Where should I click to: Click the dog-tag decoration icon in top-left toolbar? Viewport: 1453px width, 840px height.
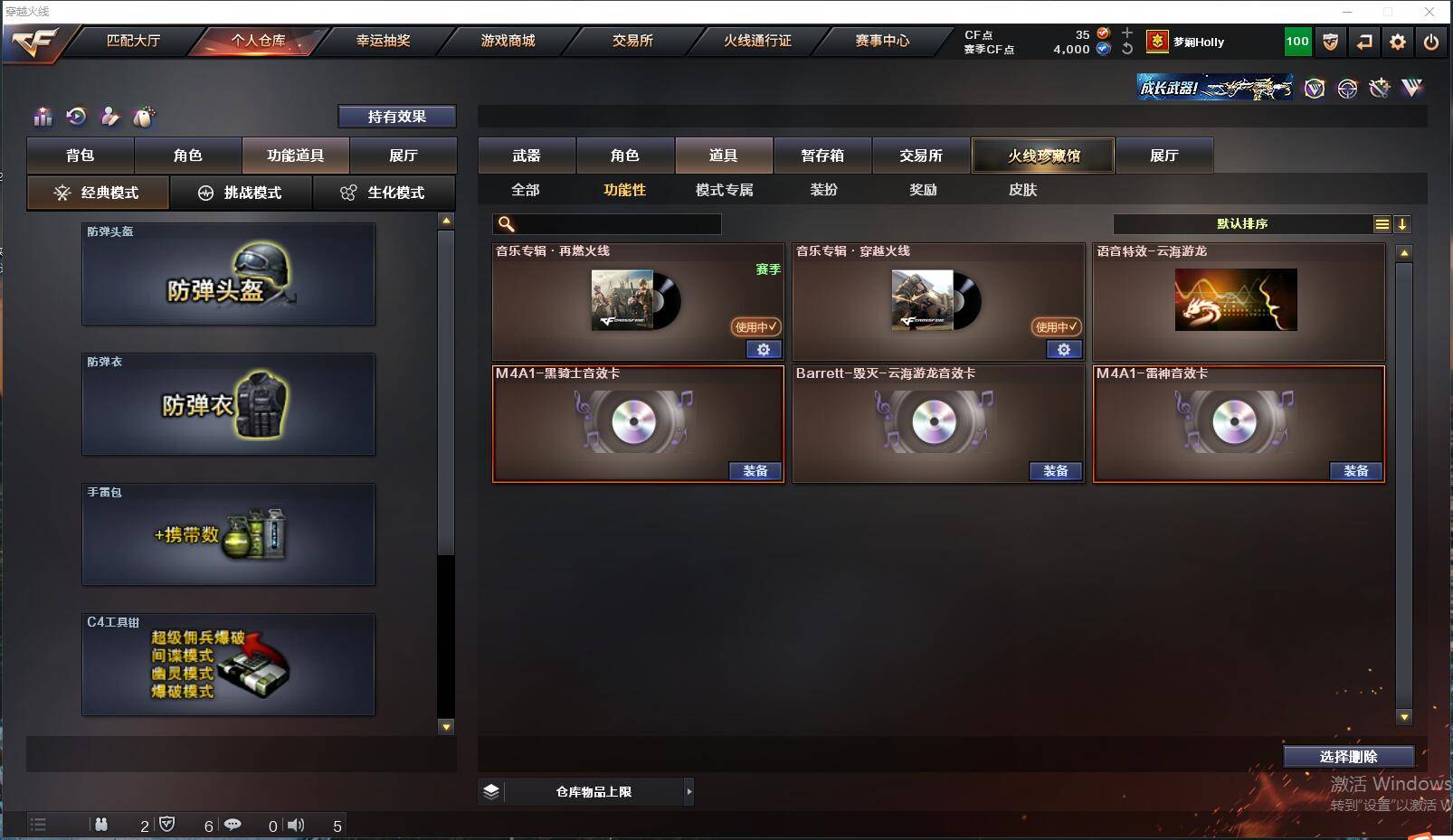pos(143,117)
